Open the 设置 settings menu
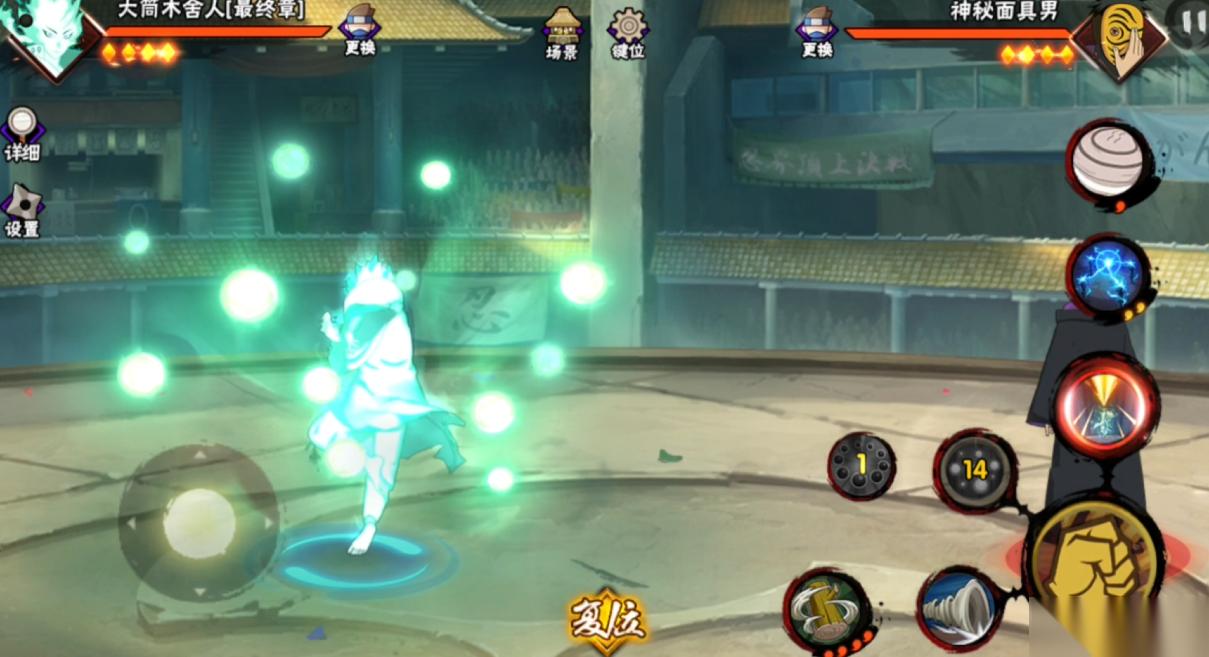This screenshot has width=1209, height=657. [x=21, y=211]
